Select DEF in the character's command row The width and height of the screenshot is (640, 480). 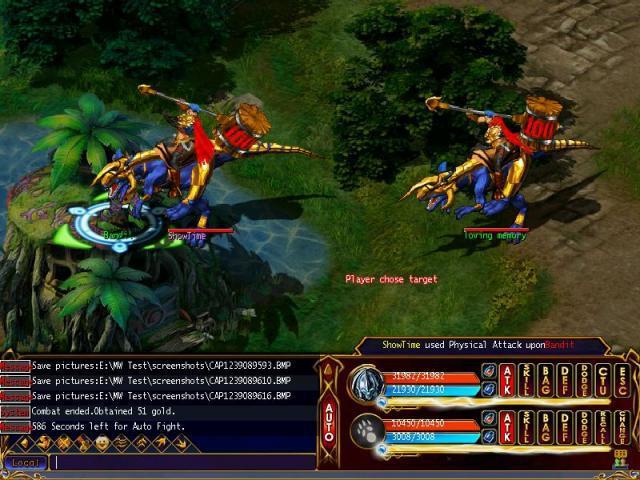[564, 379]
